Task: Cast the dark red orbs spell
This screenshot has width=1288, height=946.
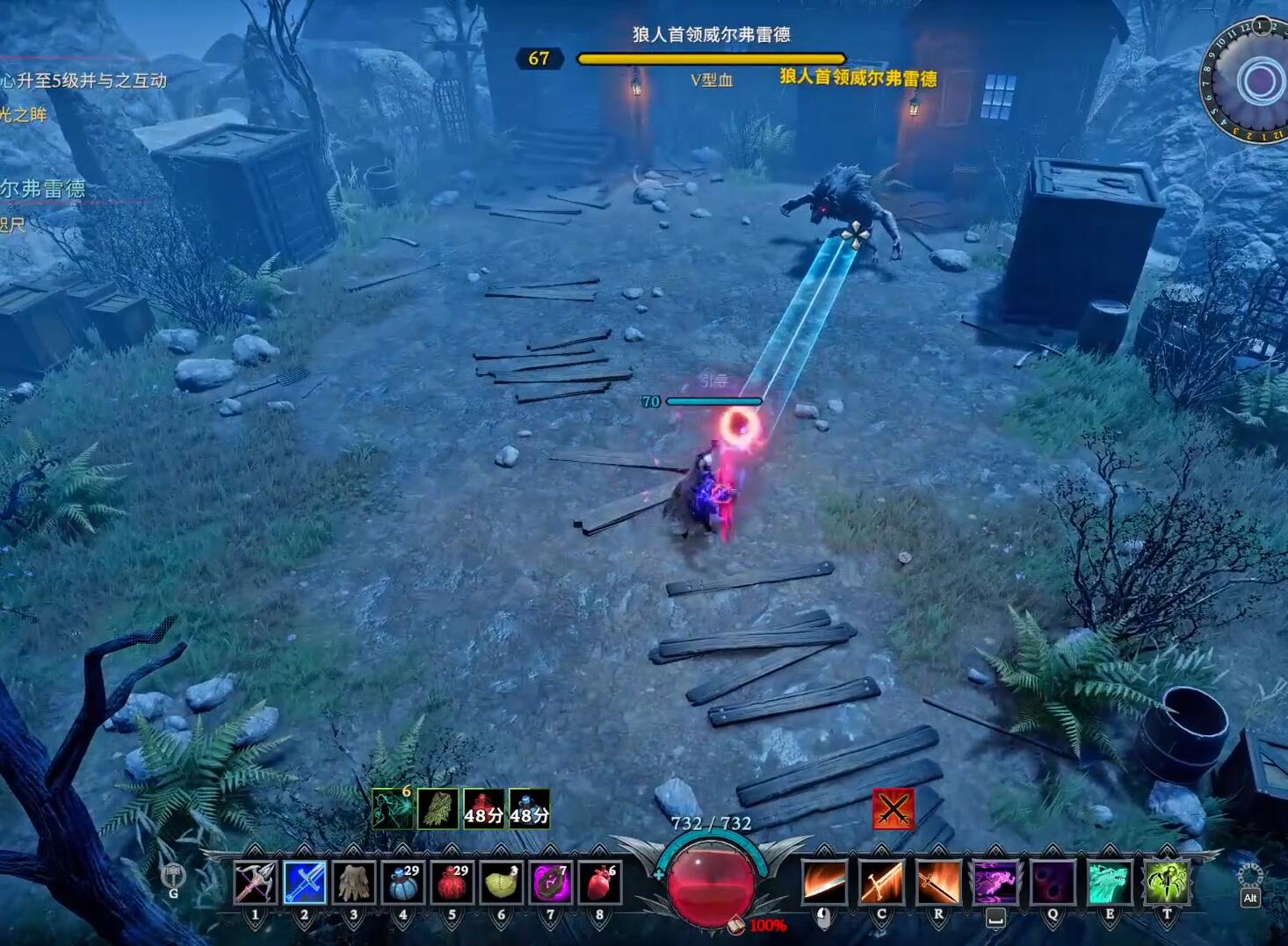Action: coord(1053,882)
